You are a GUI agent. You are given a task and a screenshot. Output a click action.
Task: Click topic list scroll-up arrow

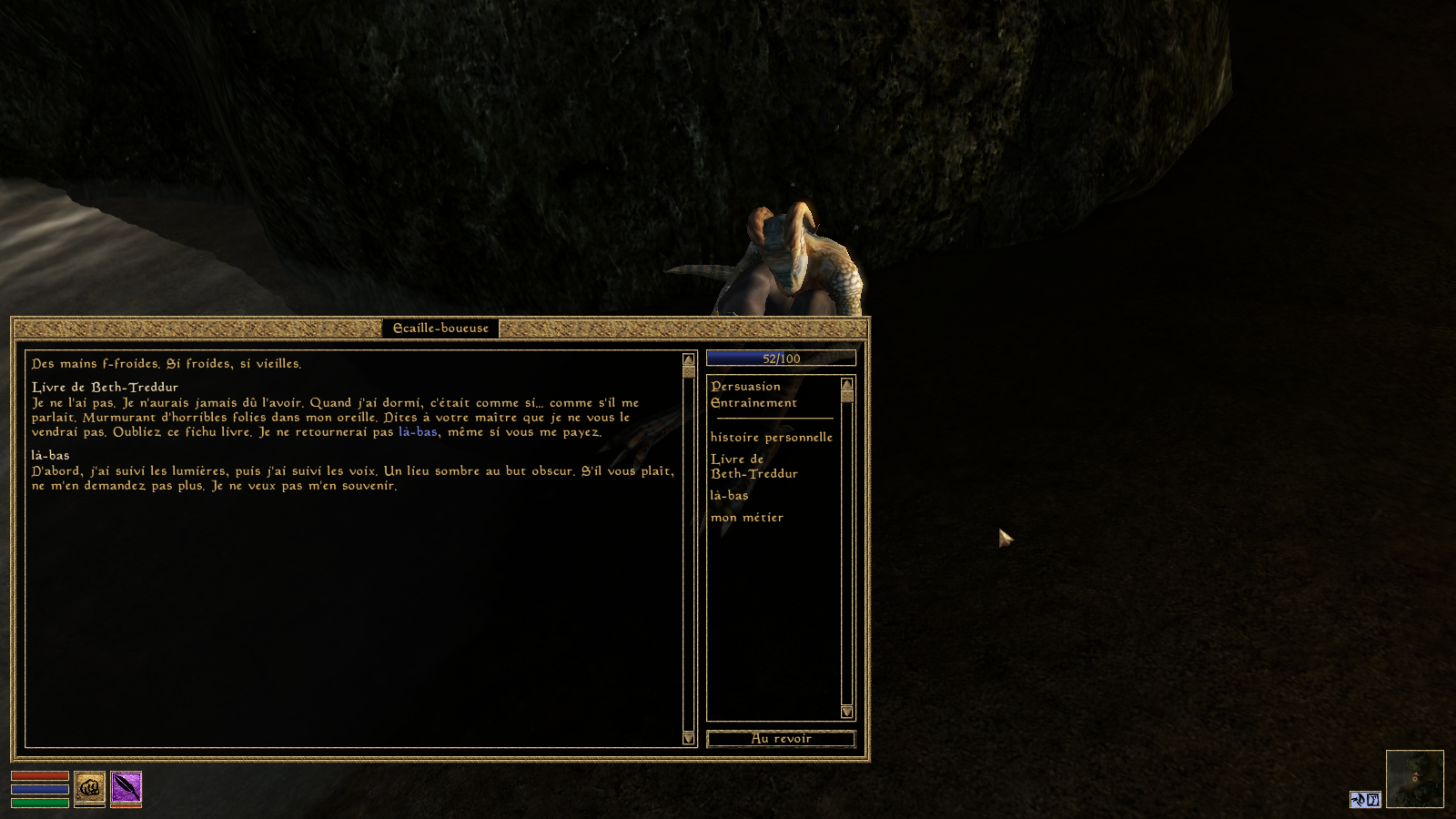coord(847,384)
